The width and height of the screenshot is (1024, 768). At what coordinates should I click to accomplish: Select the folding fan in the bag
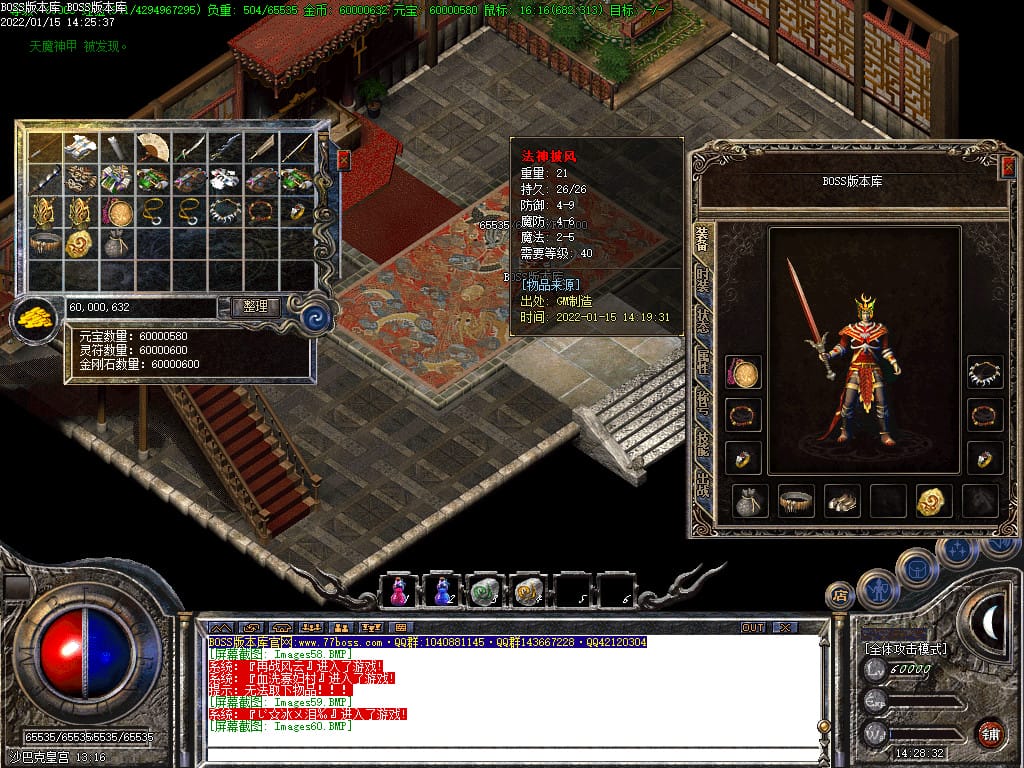[152, 147]
